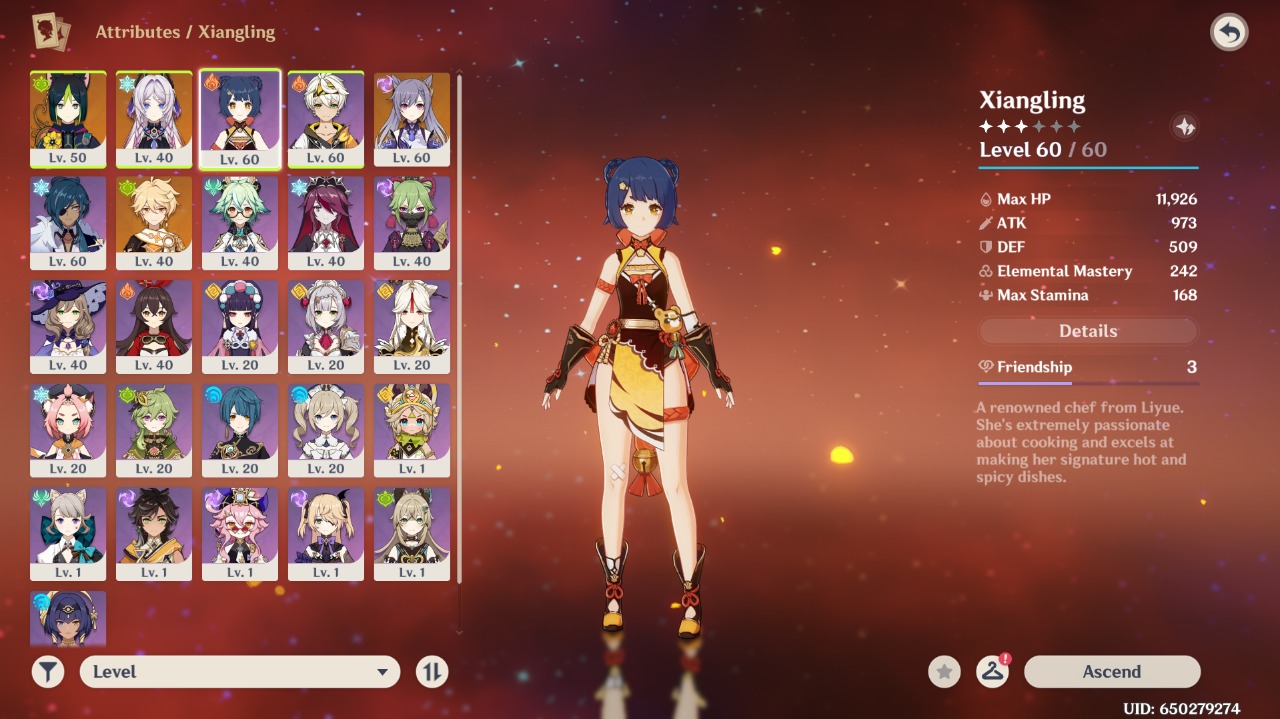The width and height of the screenshot is (1280, 719).
Task: Ascend Xiangling with the Ascend button
Action: click(x=1111, y=672)
